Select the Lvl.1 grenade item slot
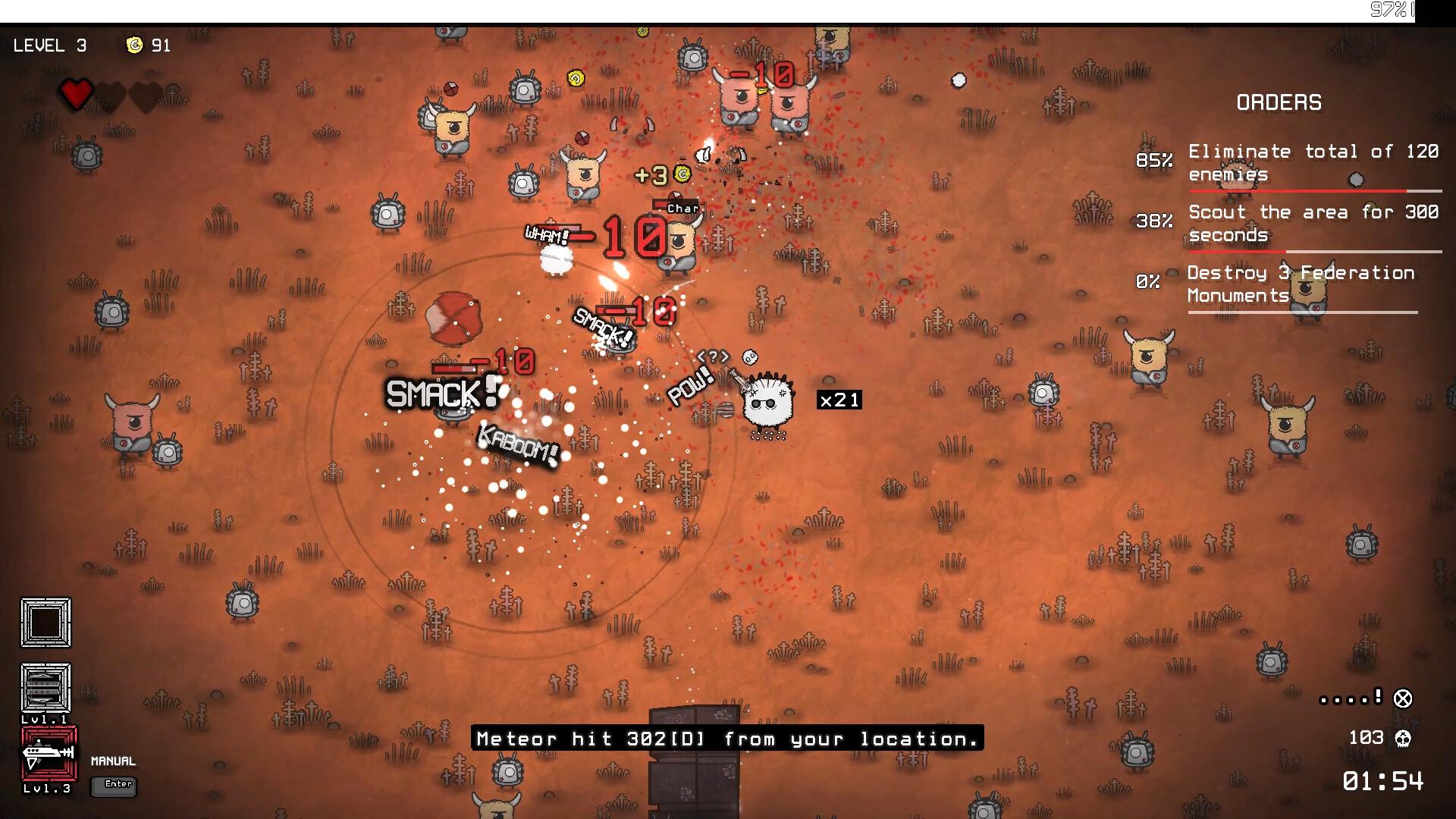Screen dimensions: 1456x819 pyautogui.click(x=45, y=688)
